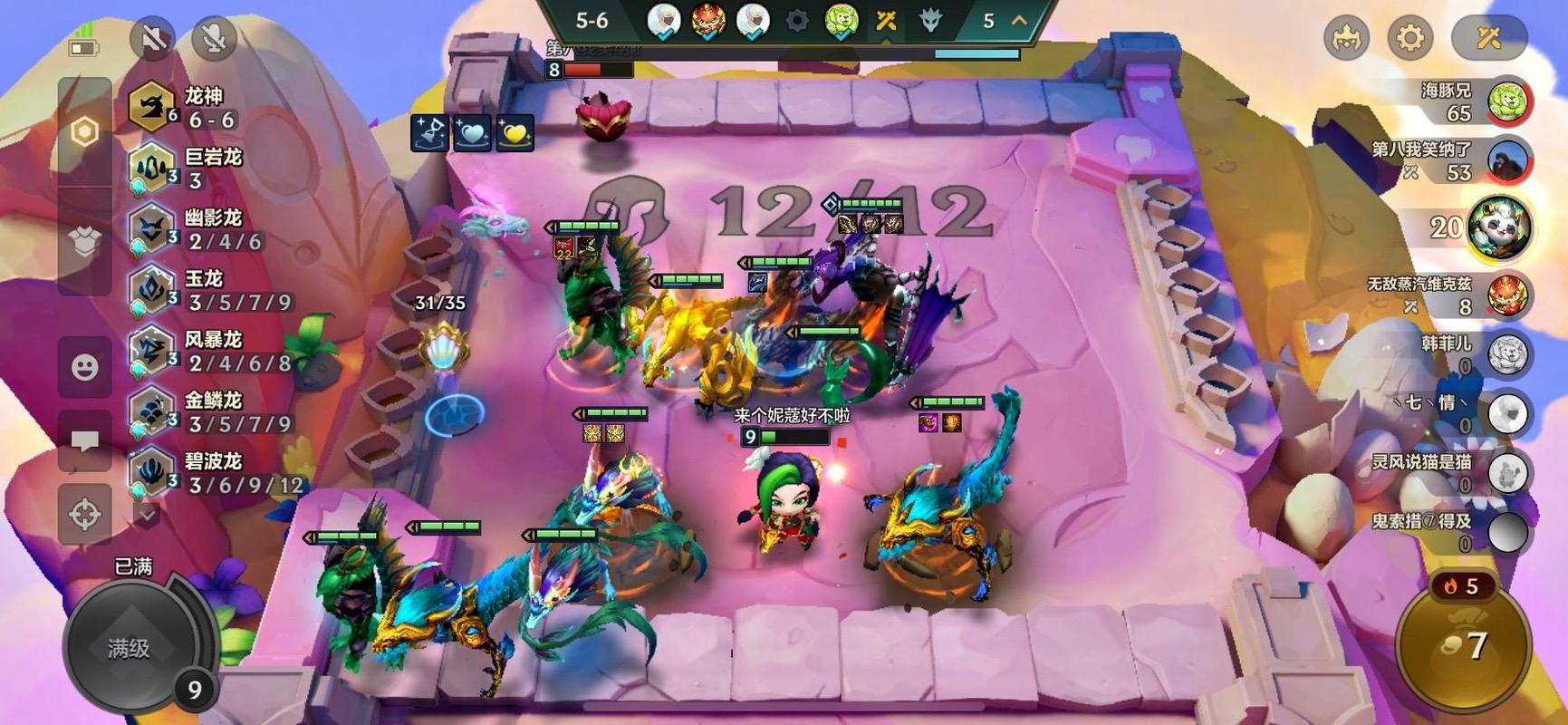Click the 满级 level-up button
This screenshot has height=725, width=1568.
129,648
